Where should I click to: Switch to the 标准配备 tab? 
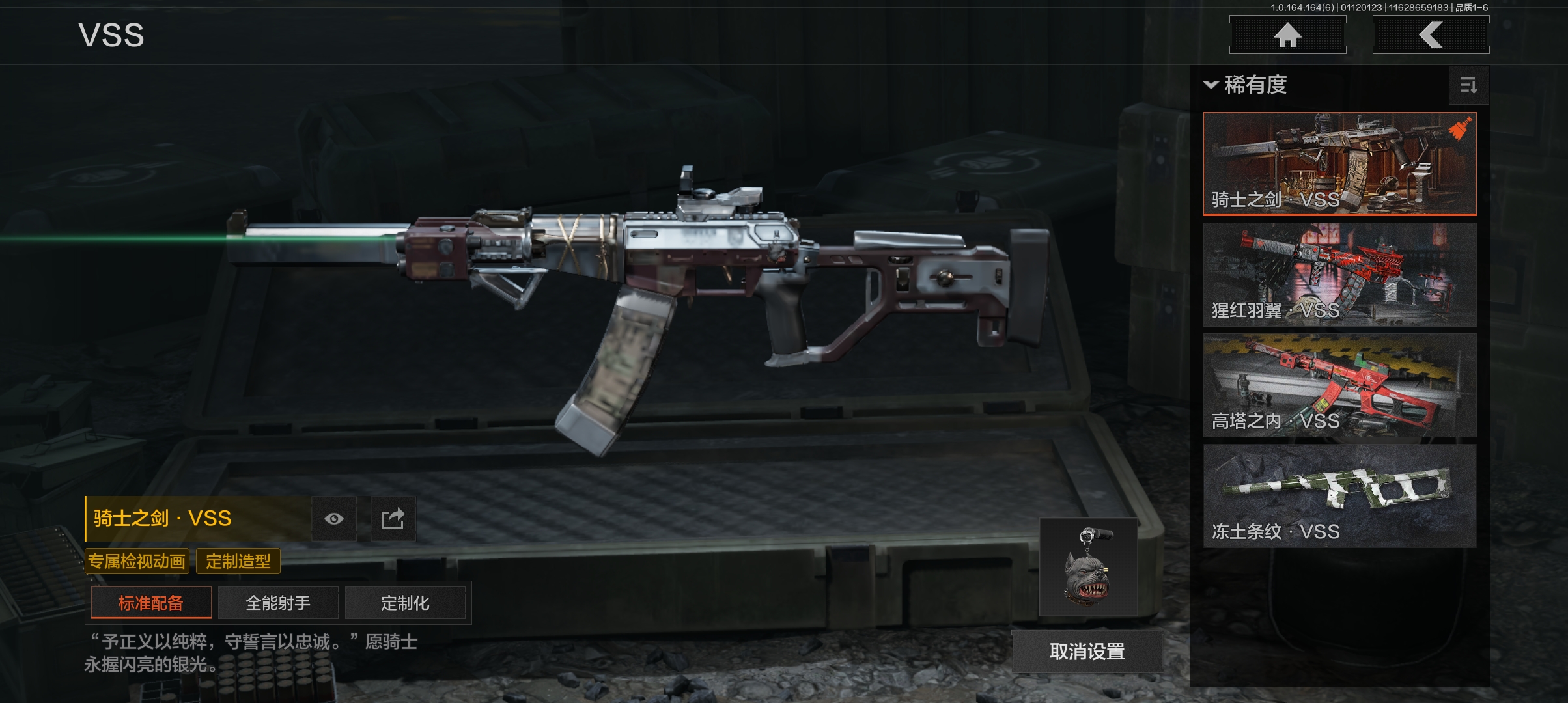[151, 603]
